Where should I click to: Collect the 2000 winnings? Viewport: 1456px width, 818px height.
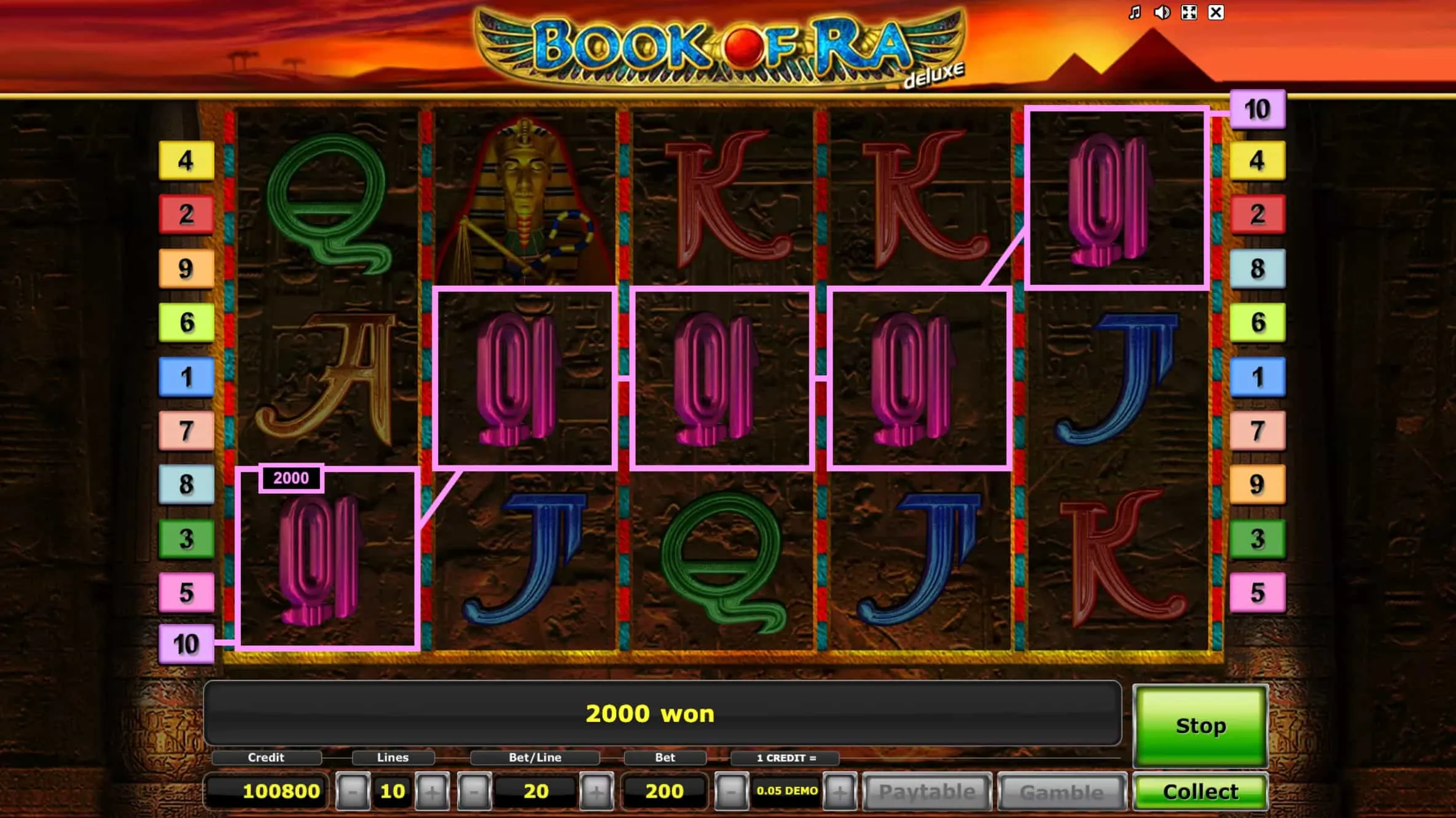[1200, 792]
